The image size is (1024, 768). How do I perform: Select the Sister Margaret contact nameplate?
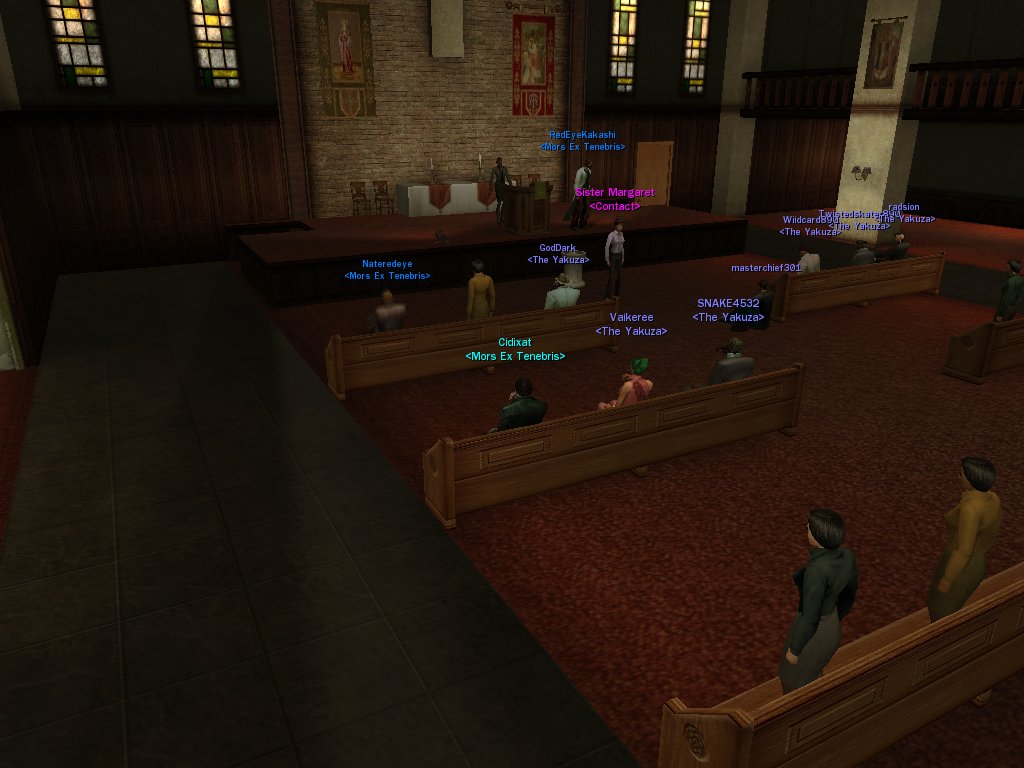(614, 193)
